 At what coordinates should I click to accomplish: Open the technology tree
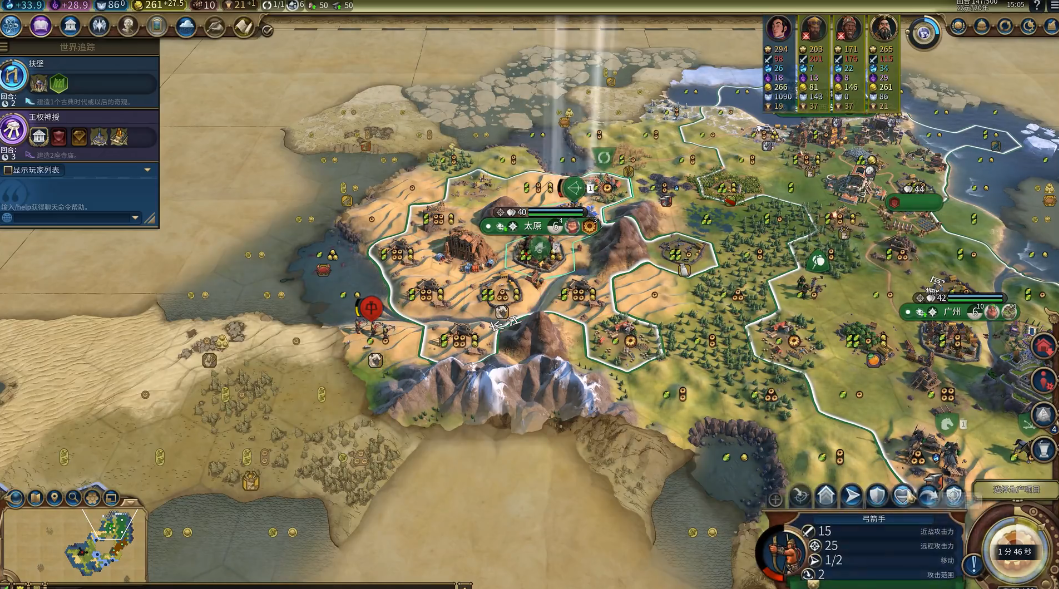point(13,26)
